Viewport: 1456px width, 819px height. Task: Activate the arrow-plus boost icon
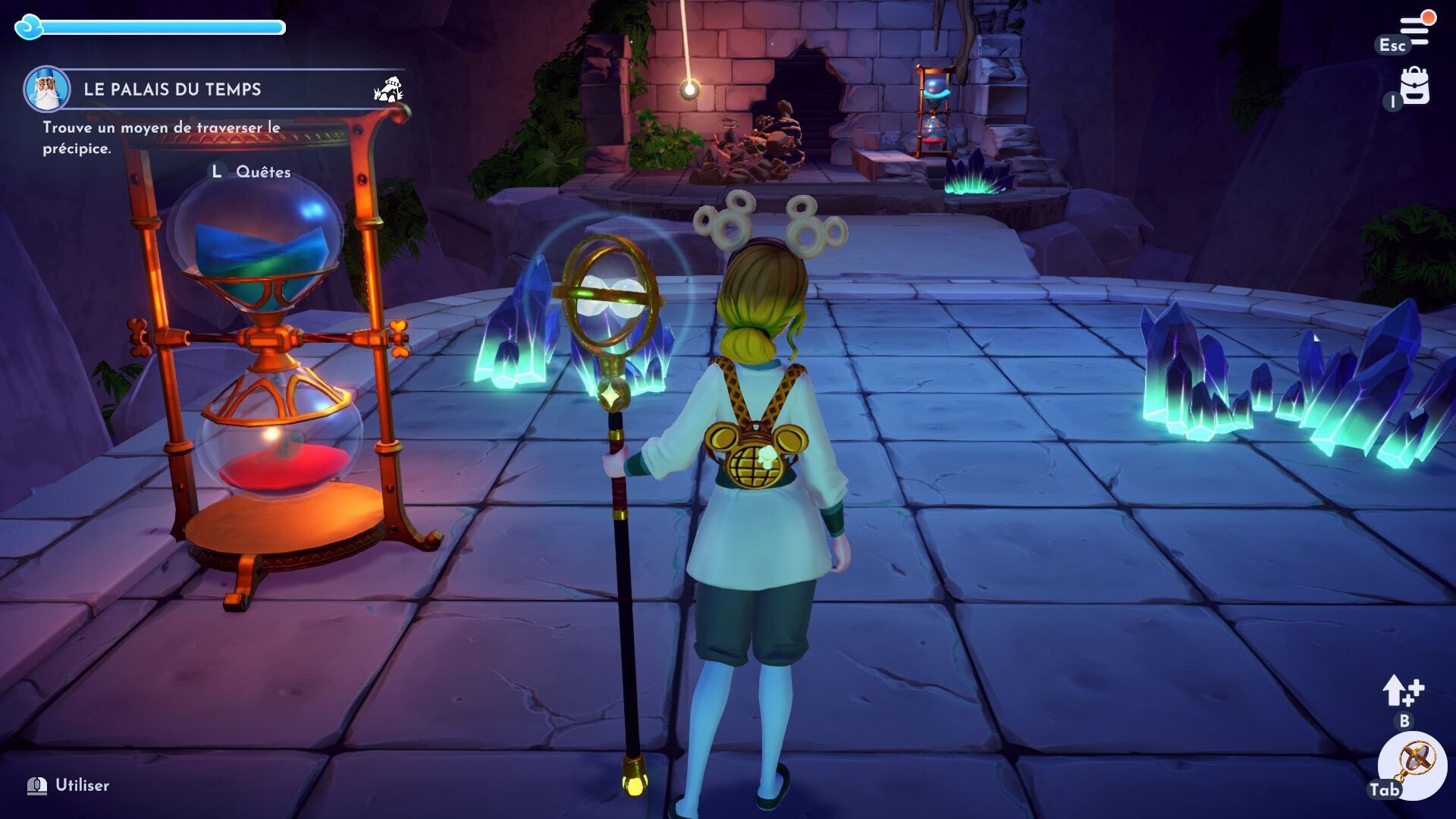(1403, 691)
